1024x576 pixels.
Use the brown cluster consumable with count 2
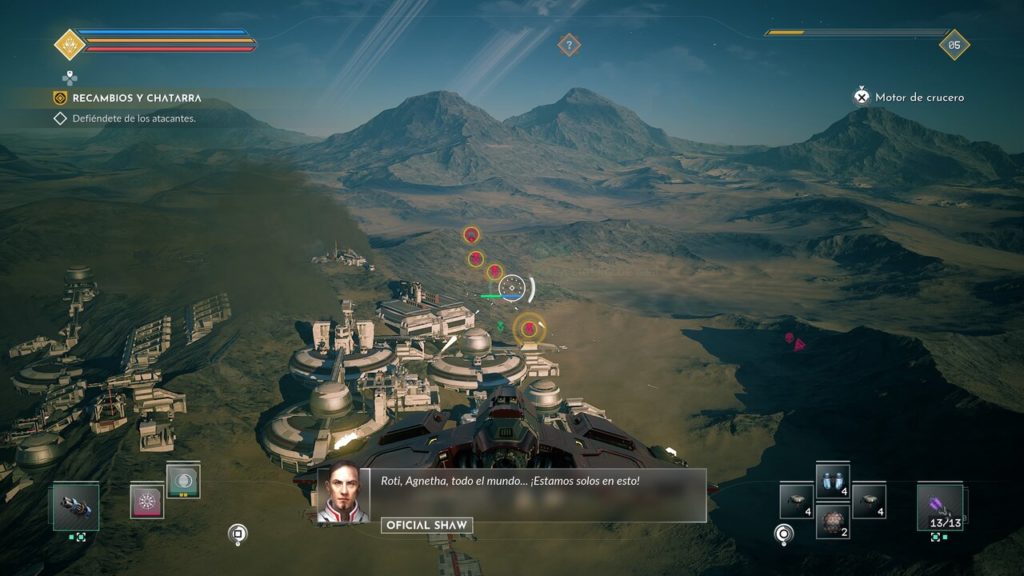coord(833,521)
